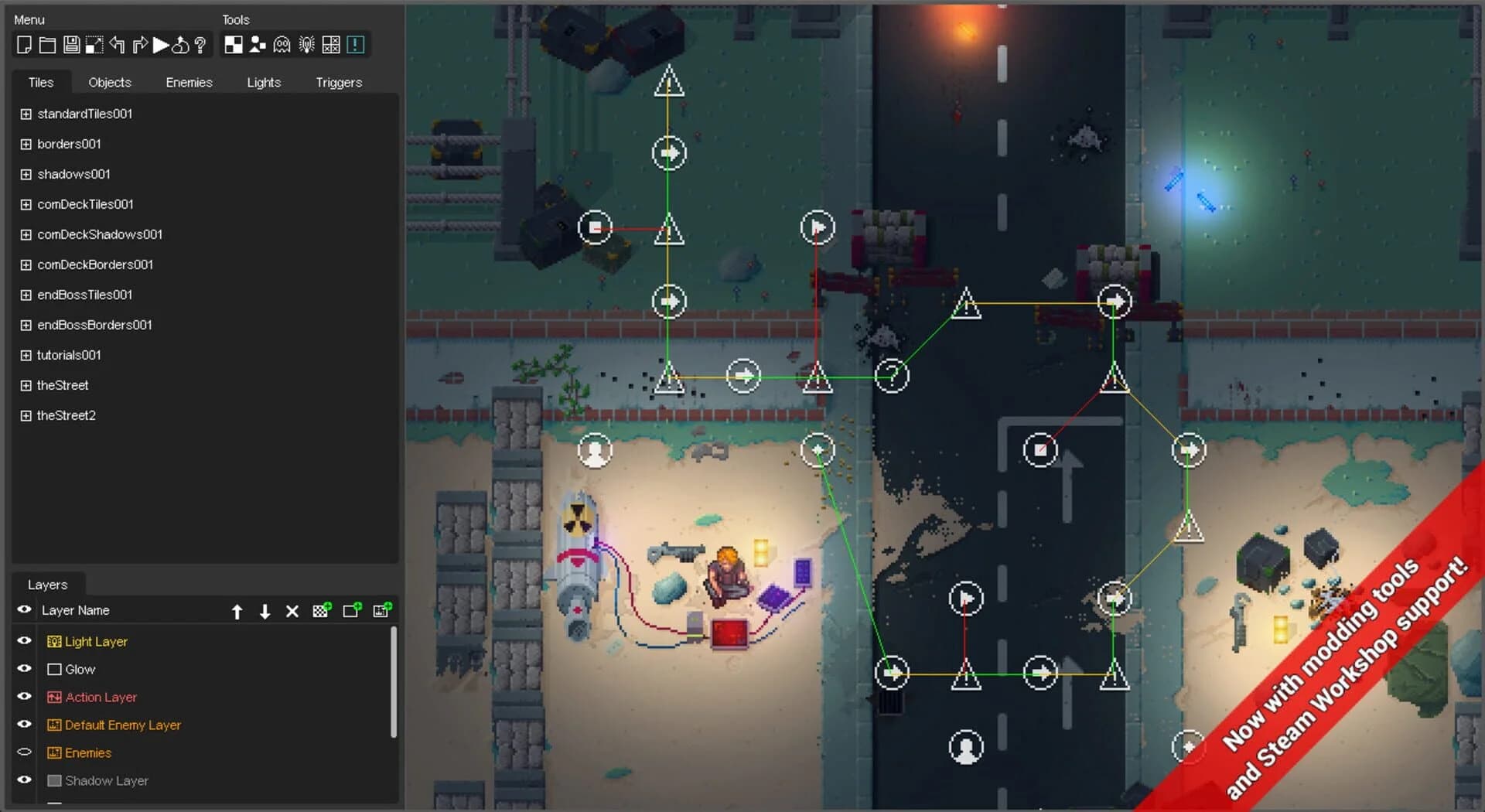This screenshot has height=812, width=1485.
Task: Click the Undo arrow icon
Action: [117, 44]
